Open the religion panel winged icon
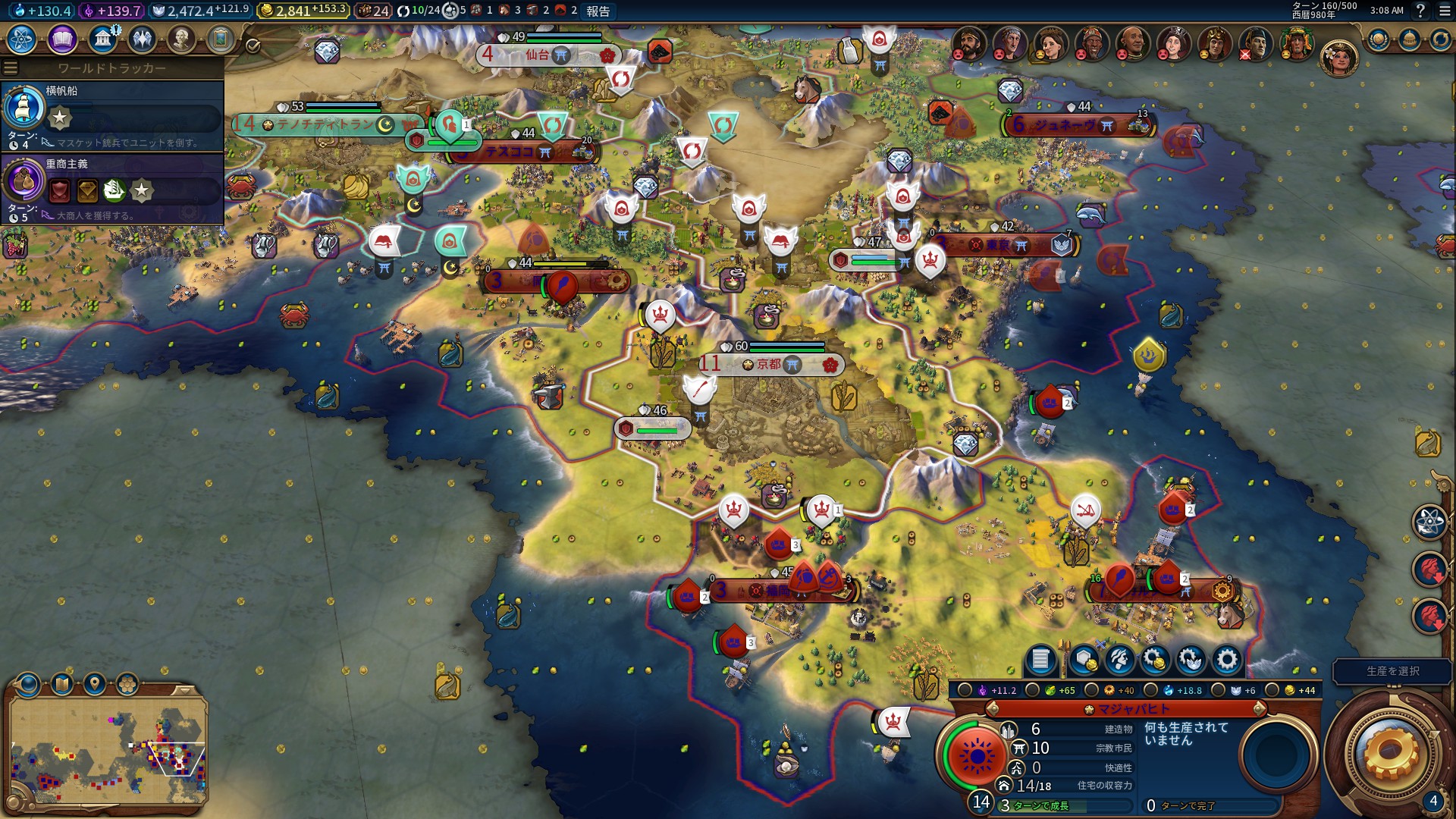Image resolution: width=1456 pixels, height=819 pixels. (x=142, y=39)
